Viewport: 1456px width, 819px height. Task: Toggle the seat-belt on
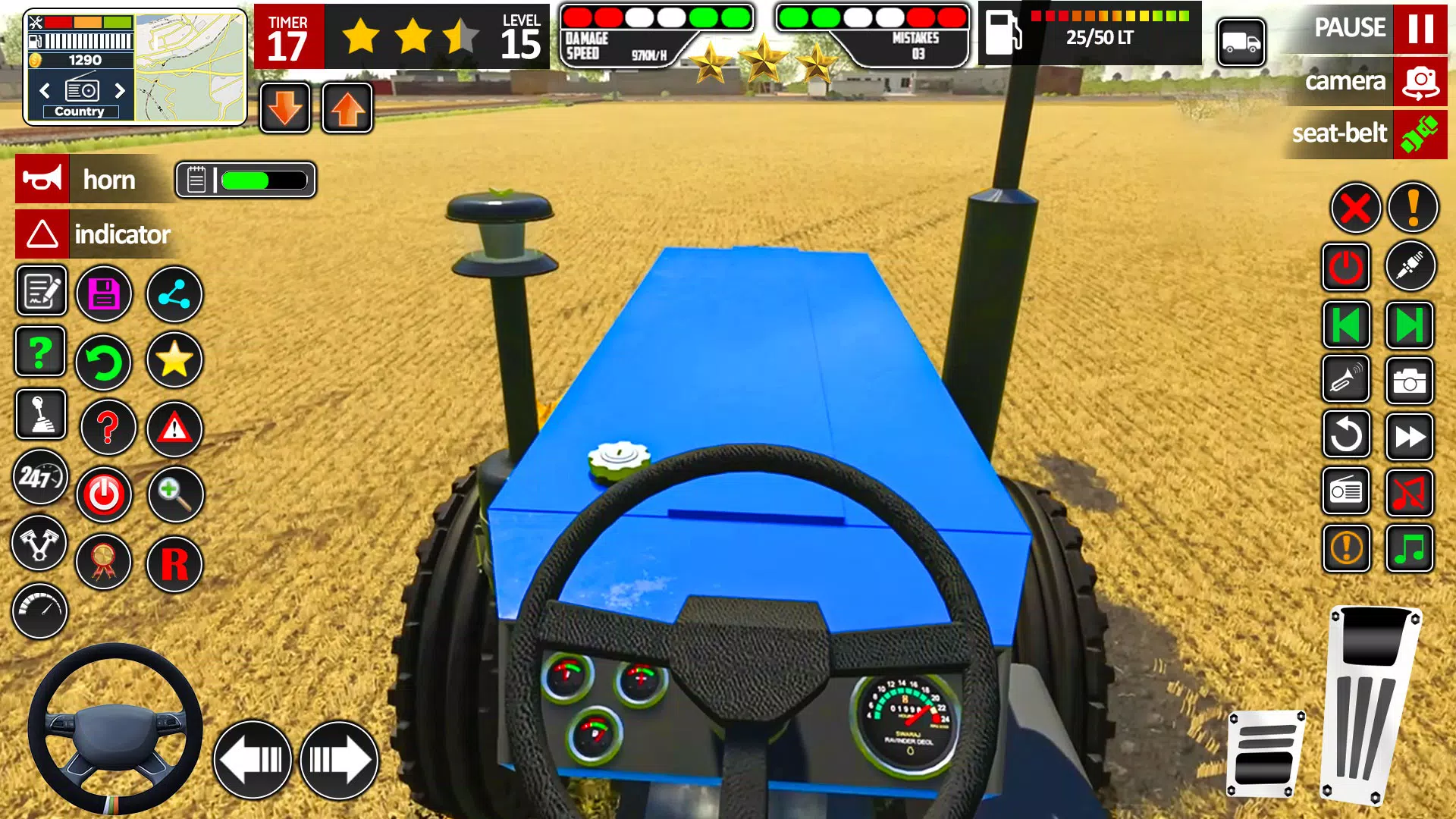pyautogui.click(x=1417, y=135)
